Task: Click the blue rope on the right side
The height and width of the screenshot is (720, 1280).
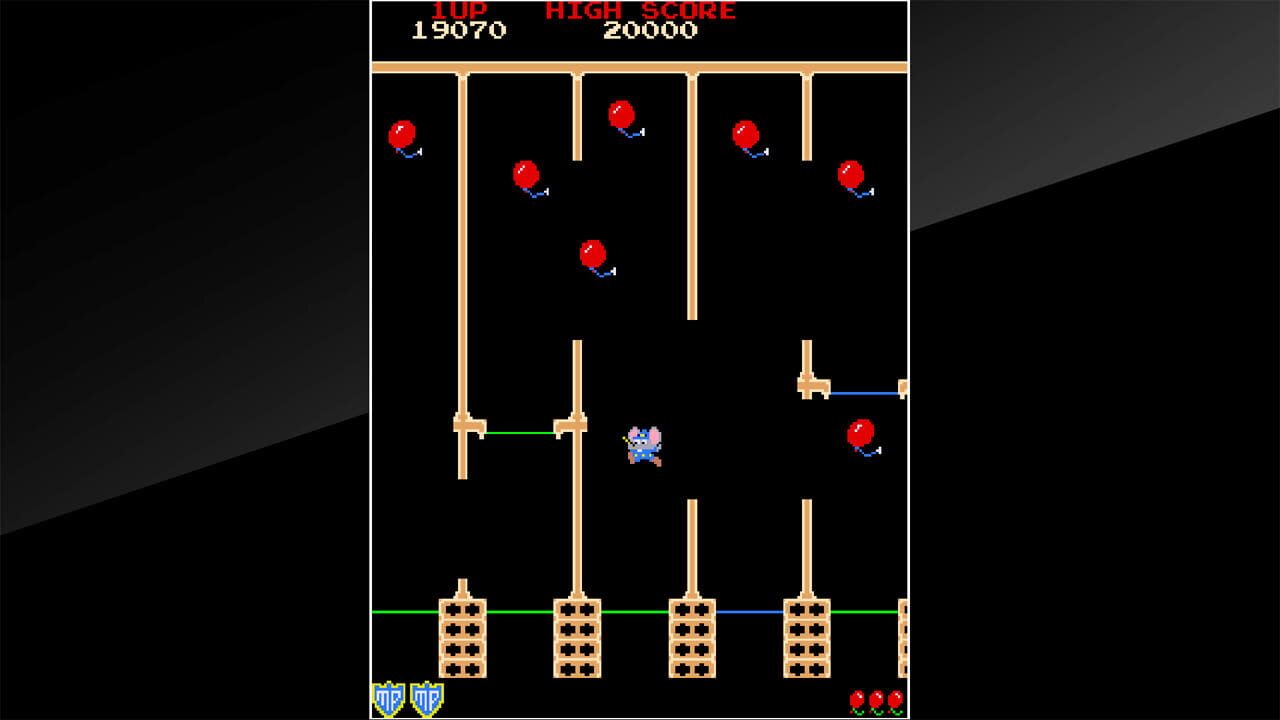Action: pos(865,393)
